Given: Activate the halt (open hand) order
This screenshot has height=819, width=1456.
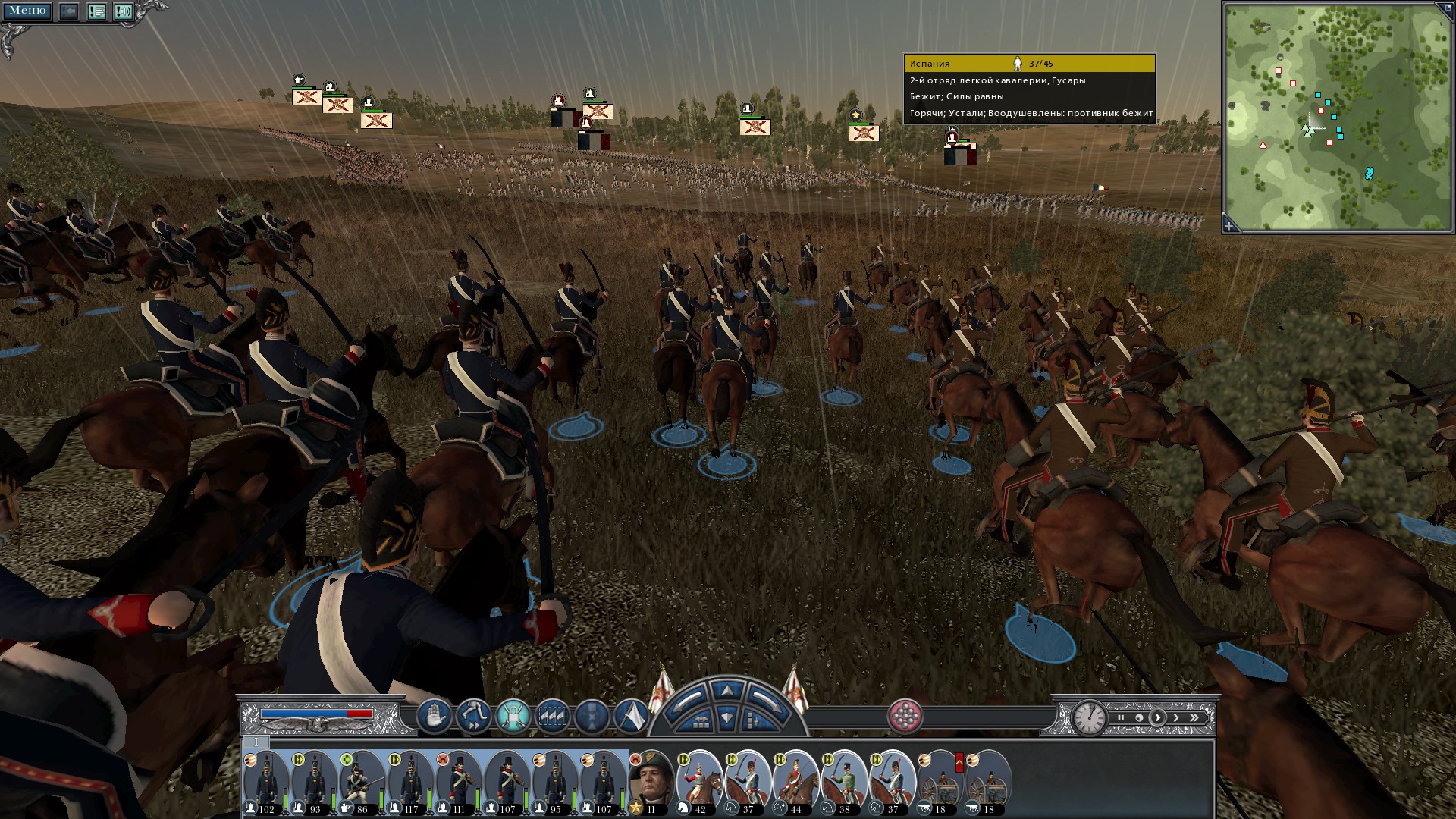Looking at the screenshot, I should tap(434, 715).
